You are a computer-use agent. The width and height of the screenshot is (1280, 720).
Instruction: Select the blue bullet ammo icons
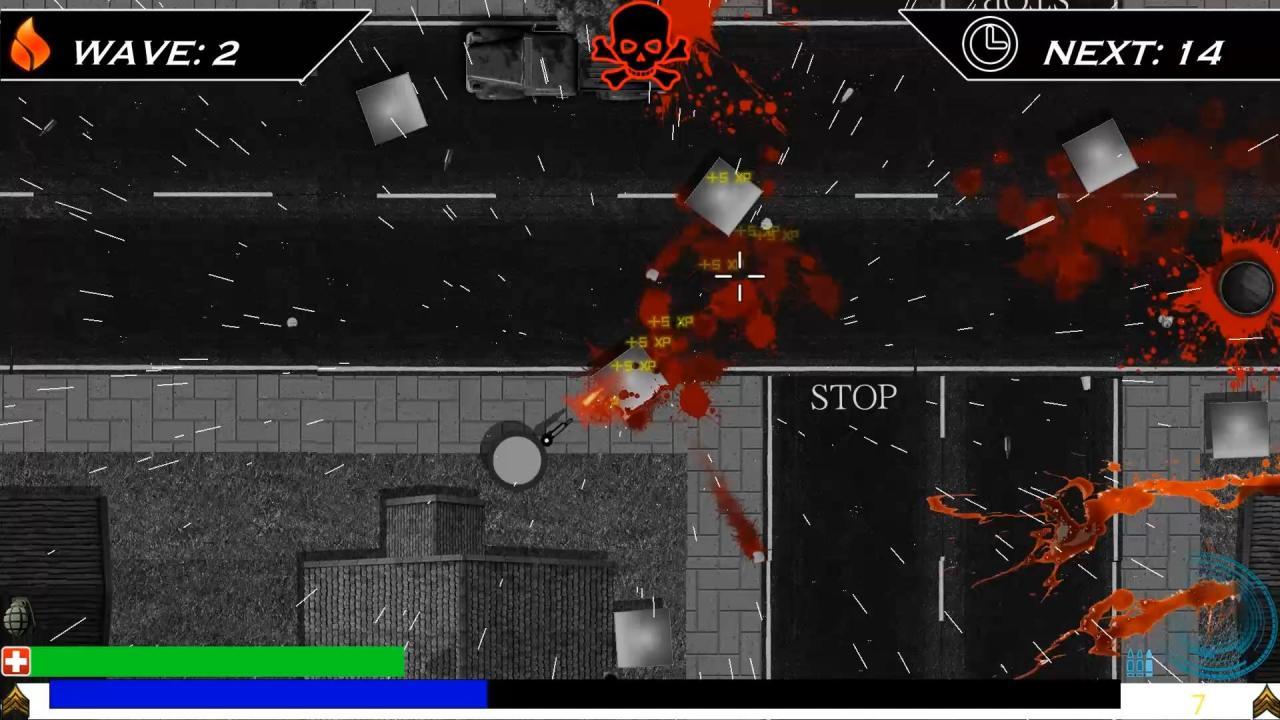coord(1138,660)
